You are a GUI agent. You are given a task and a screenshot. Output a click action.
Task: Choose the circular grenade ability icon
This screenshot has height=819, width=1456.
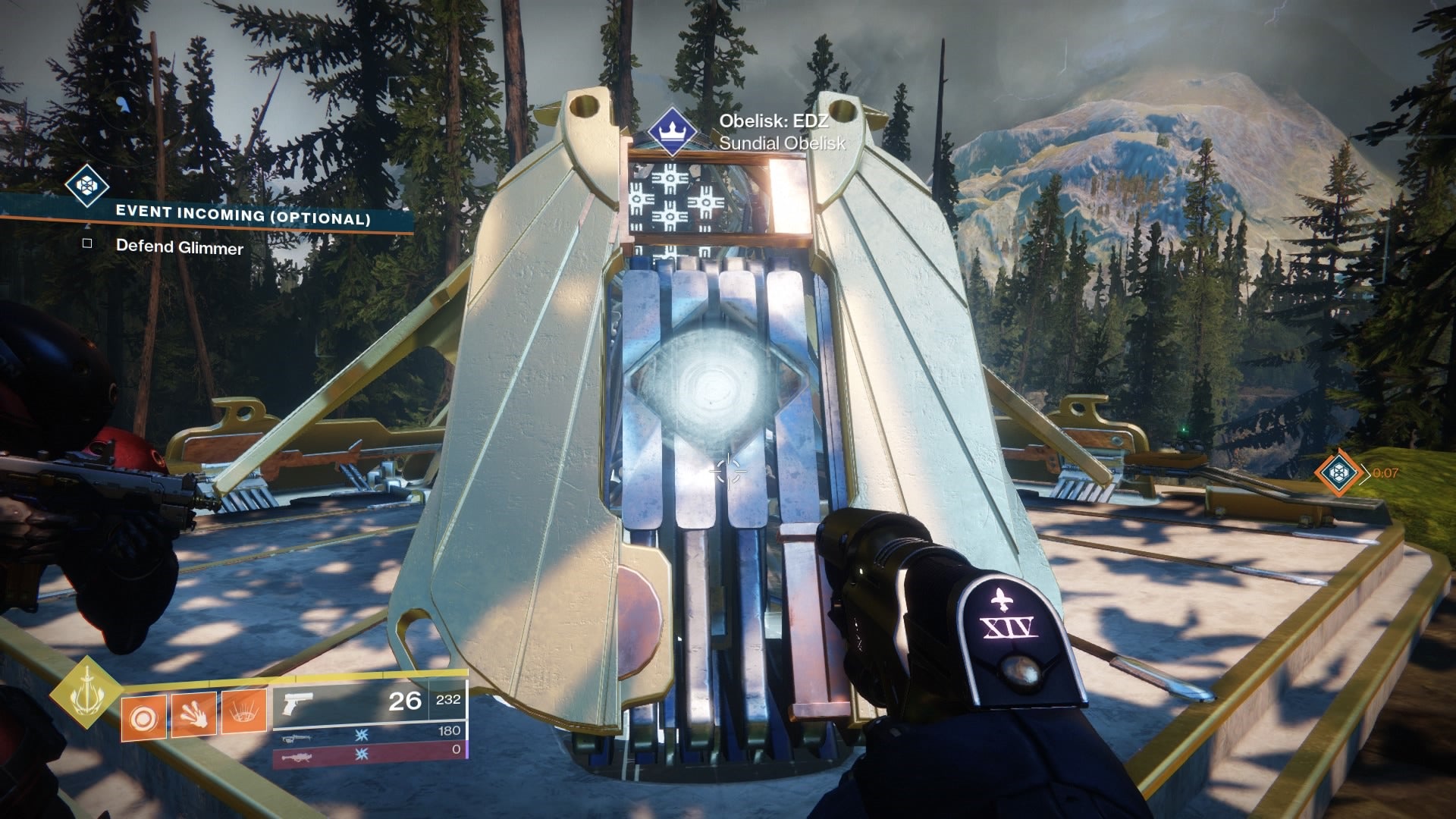[x=143, y=714]
